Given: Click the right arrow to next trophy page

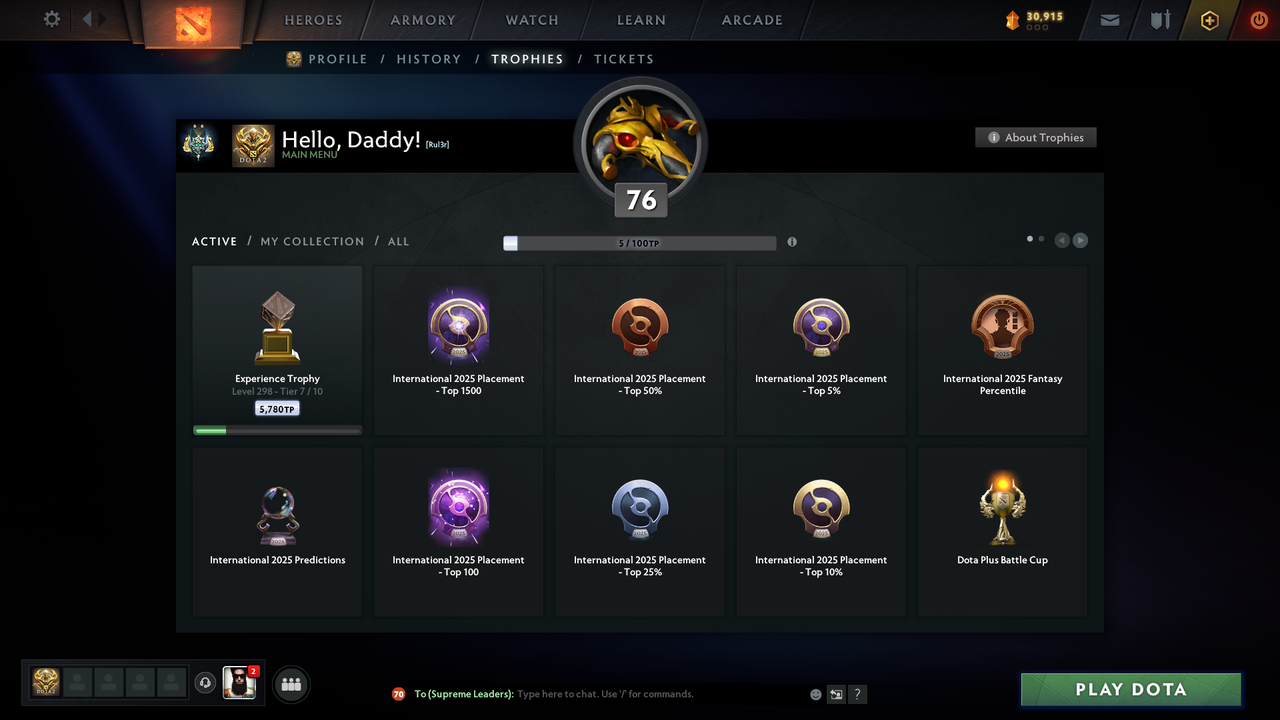Looking at the screenshot, I should 1080,240.
